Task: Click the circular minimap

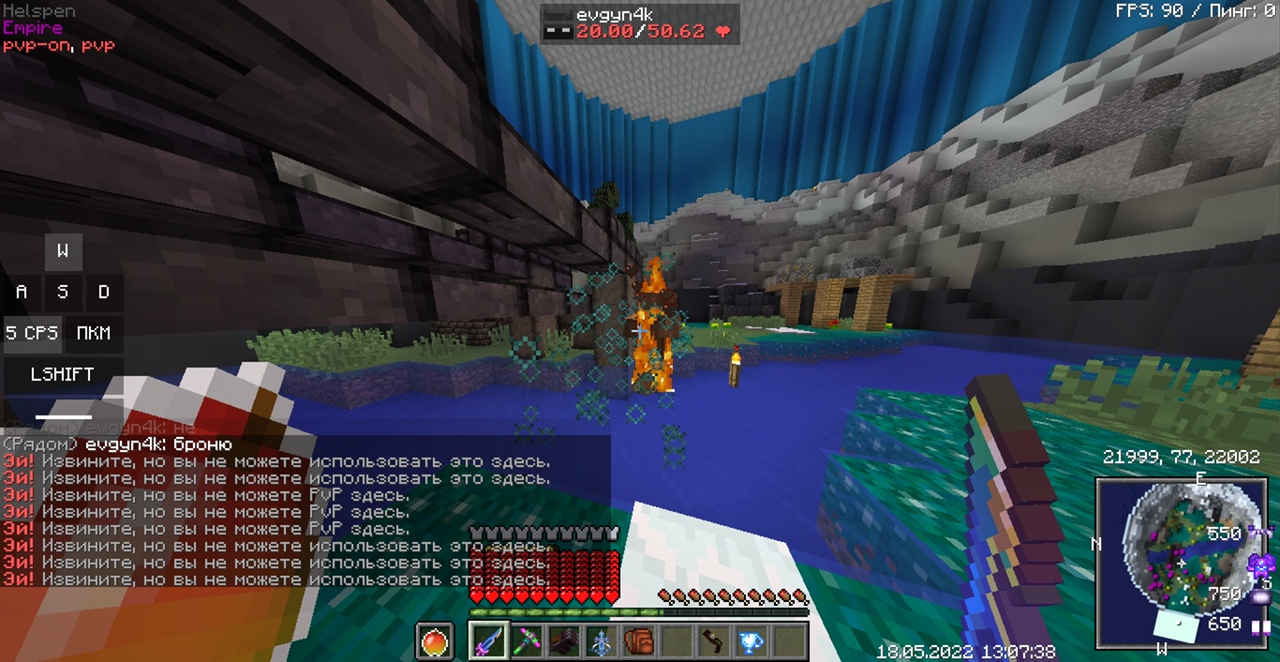Action: click(x=1186, y=560)
